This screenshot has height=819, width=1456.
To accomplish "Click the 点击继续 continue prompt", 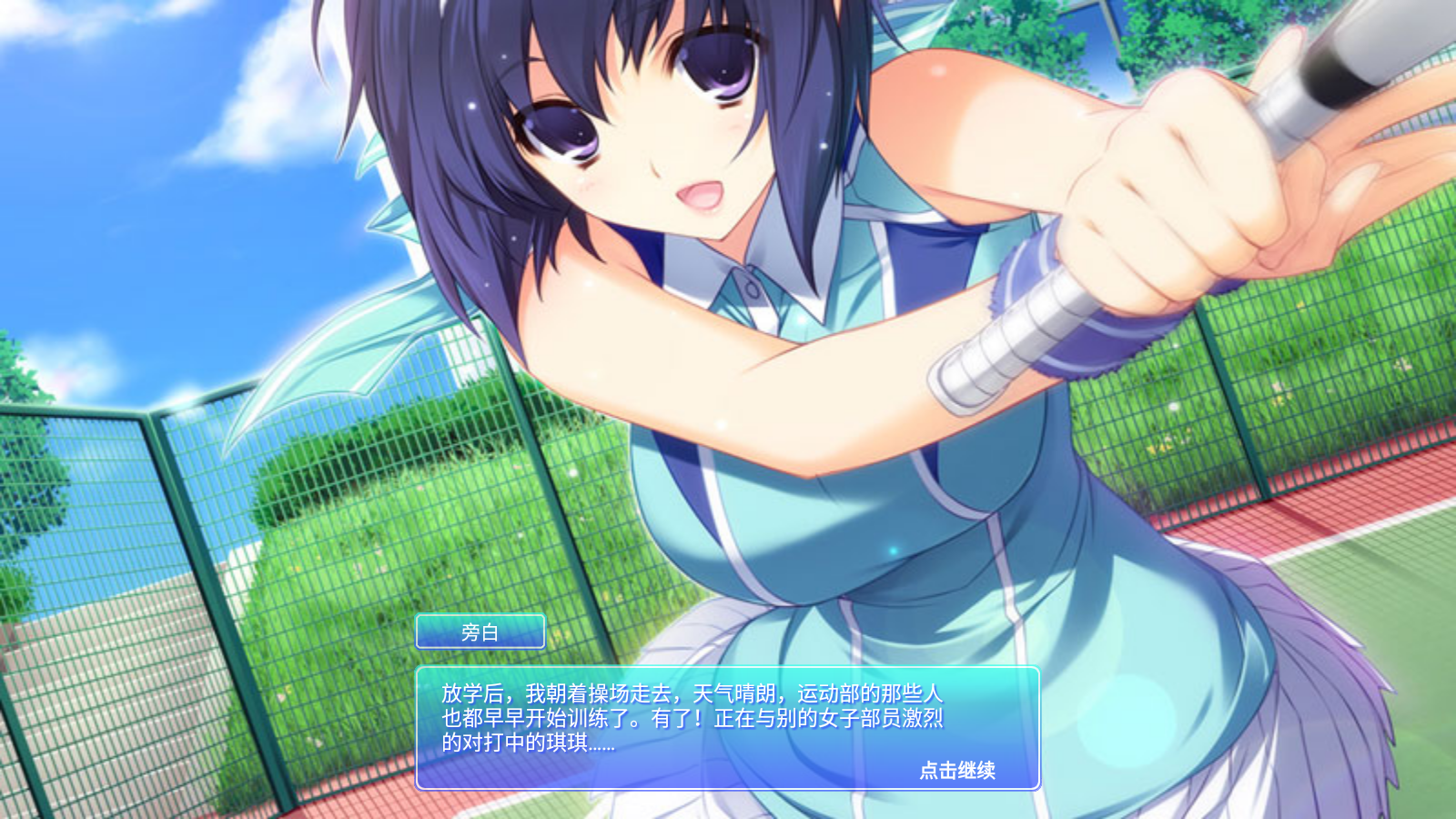I will pyautogui.click(x=956, y=771).
